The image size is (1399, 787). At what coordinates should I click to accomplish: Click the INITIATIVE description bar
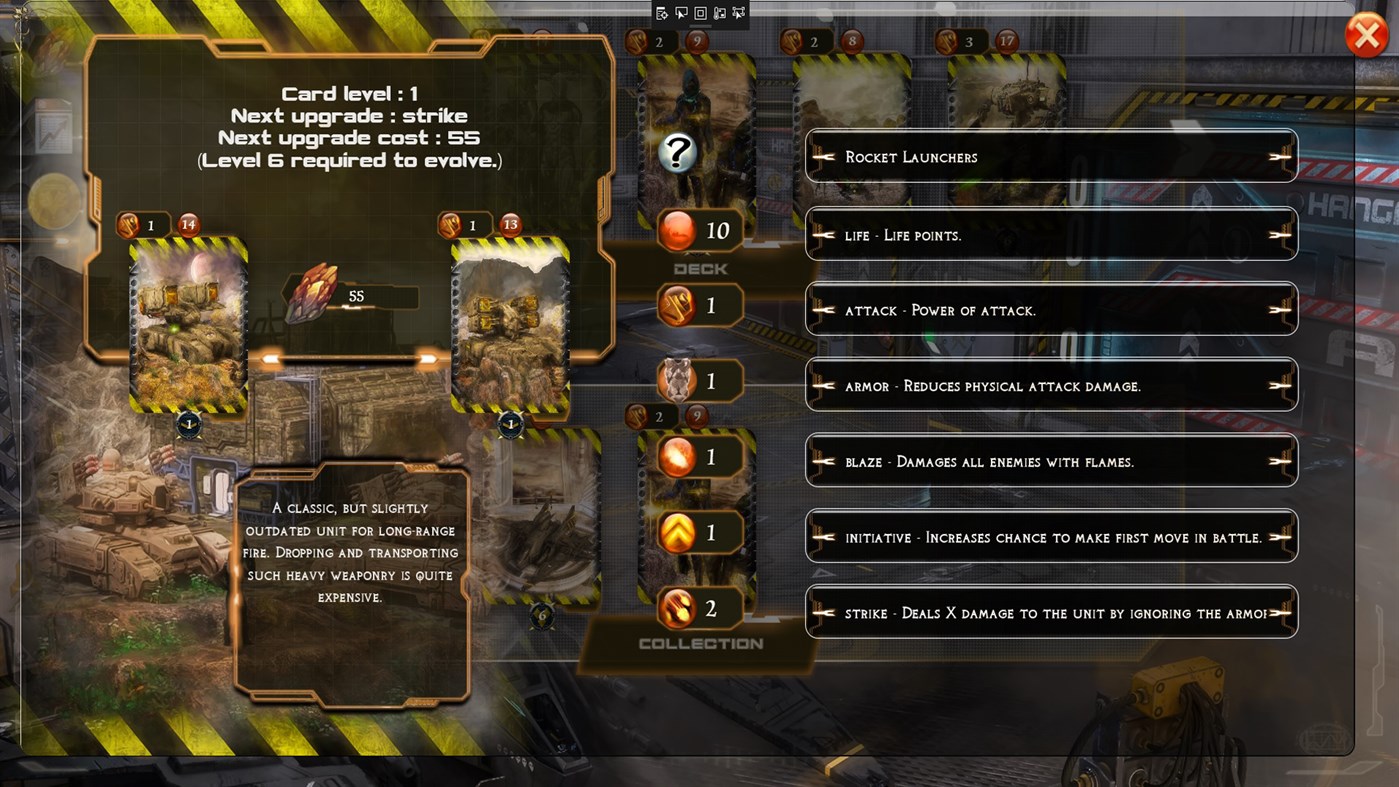pos(1050,536)
